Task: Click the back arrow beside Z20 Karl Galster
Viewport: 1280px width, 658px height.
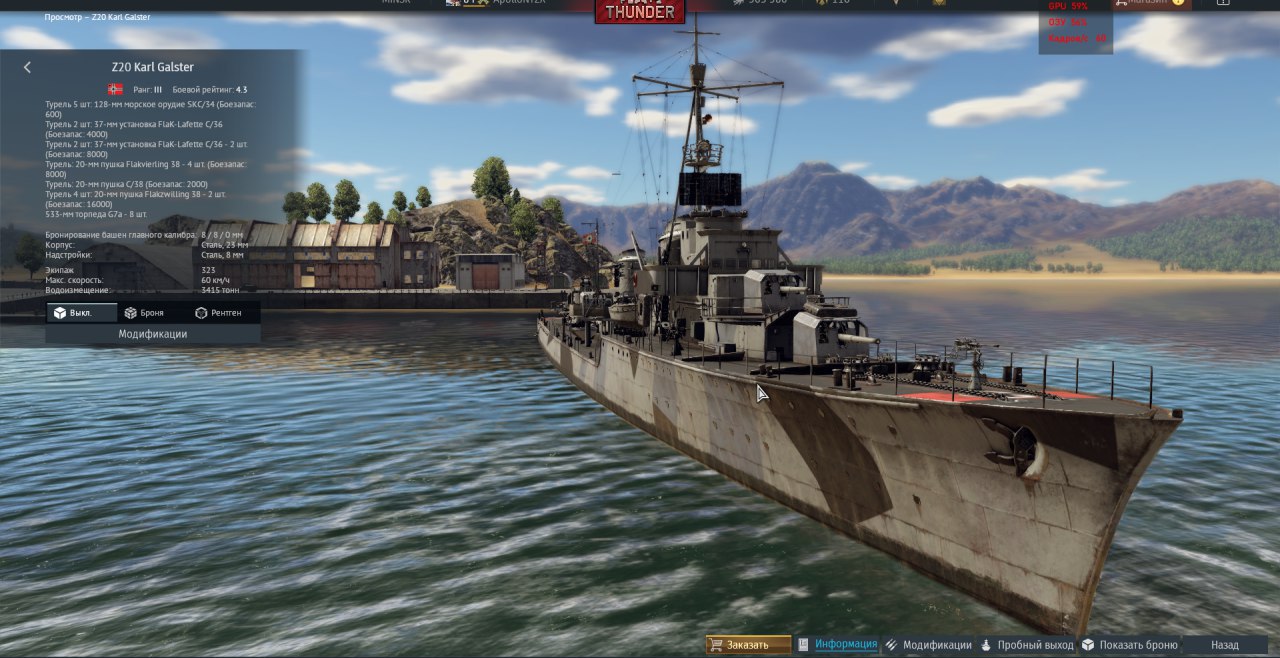Action: pyautogui.click(x=27, y=67)
